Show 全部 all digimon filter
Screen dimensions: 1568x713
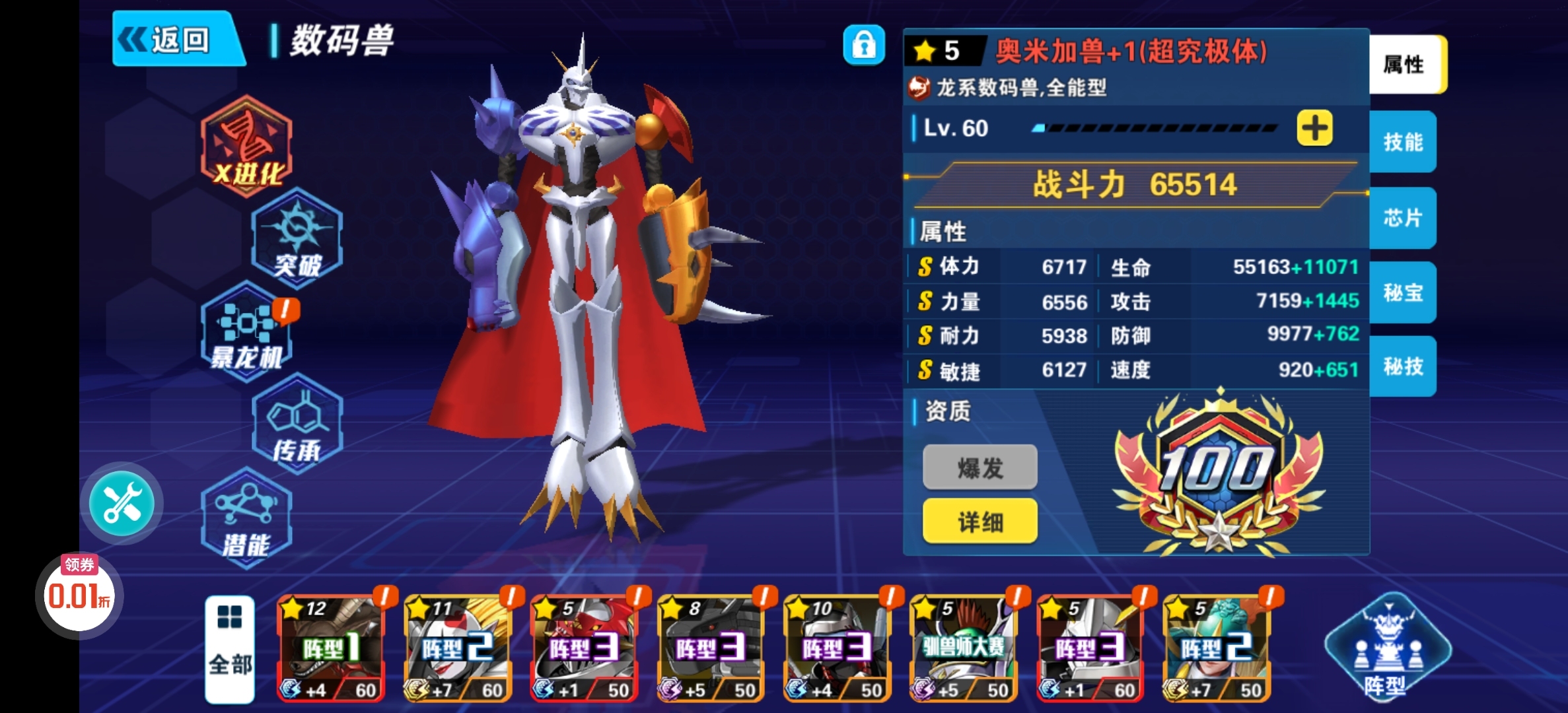coord(230,648)
